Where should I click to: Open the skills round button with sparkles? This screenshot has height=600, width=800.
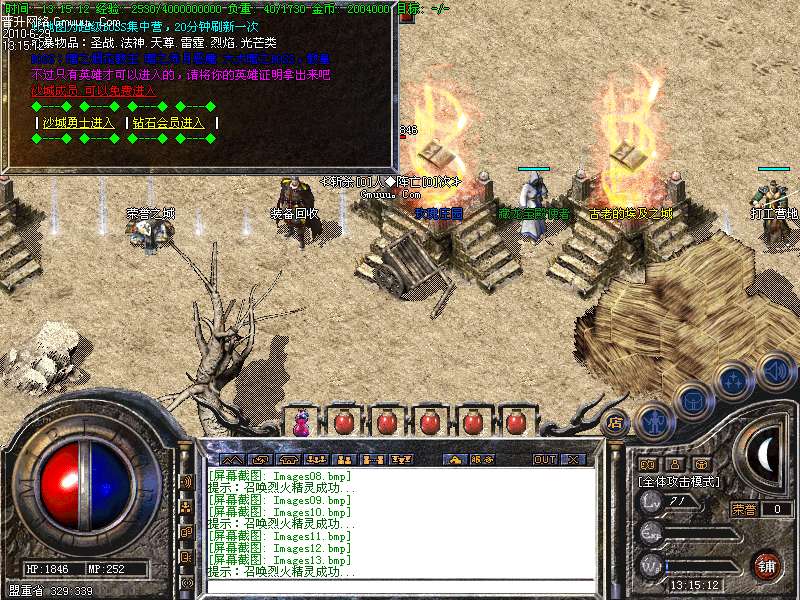pos(735,379)
